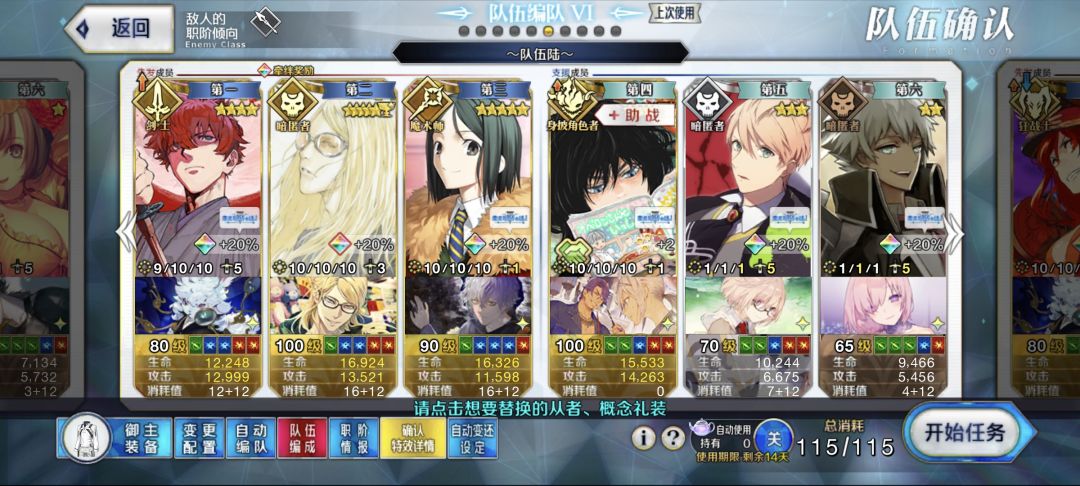Switch to previous team with left arrow

pos(127,233)
